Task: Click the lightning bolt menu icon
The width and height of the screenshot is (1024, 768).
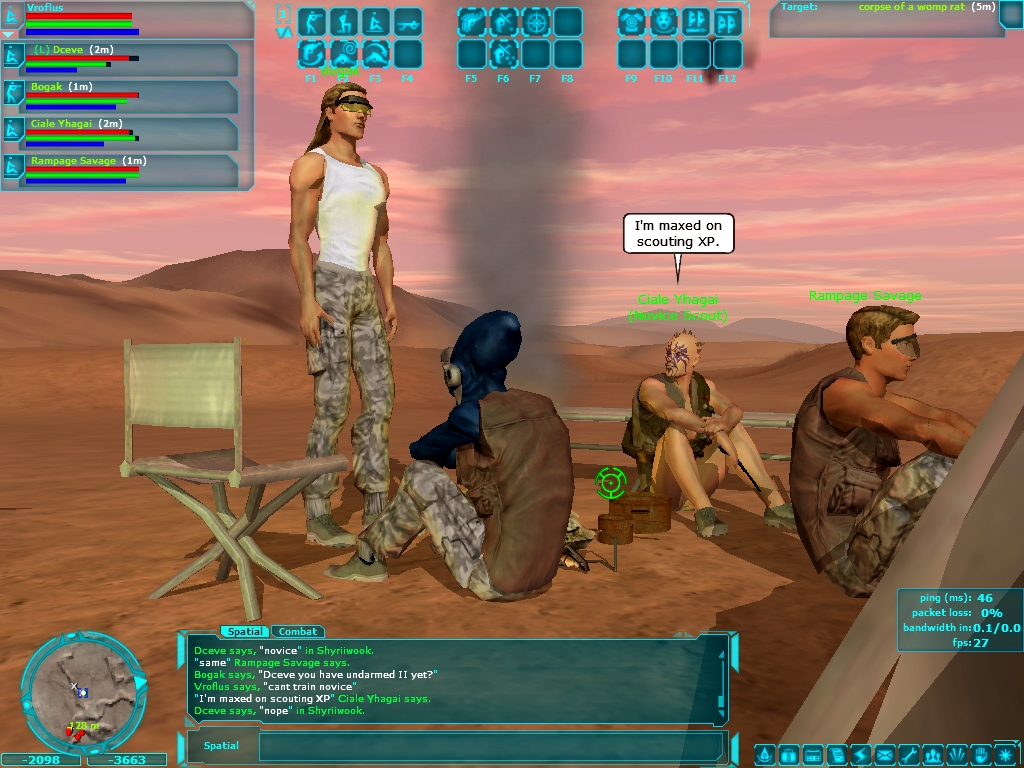Action: 860,755
